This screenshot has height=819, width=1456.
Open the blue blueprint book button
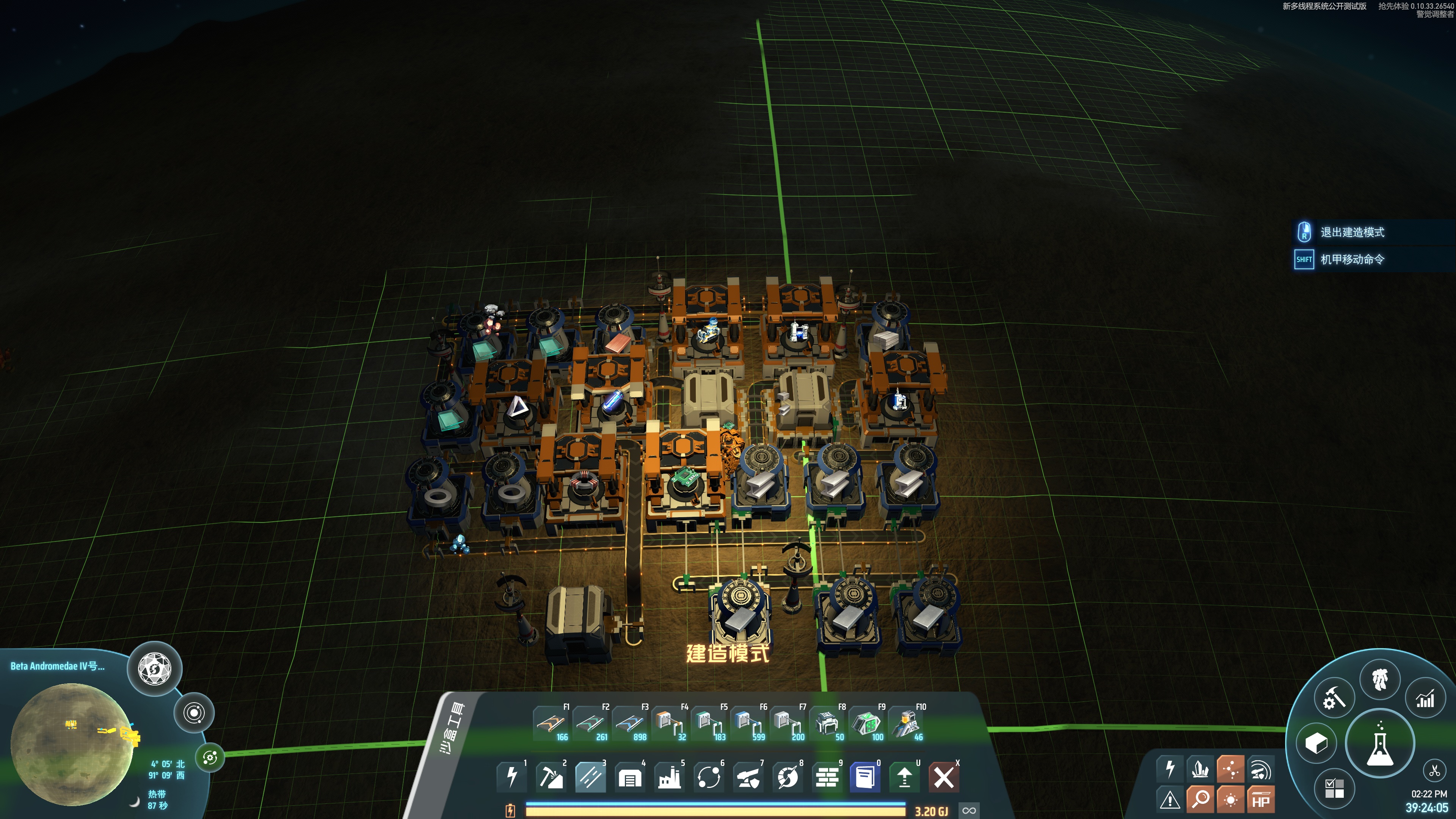point(865,777)
